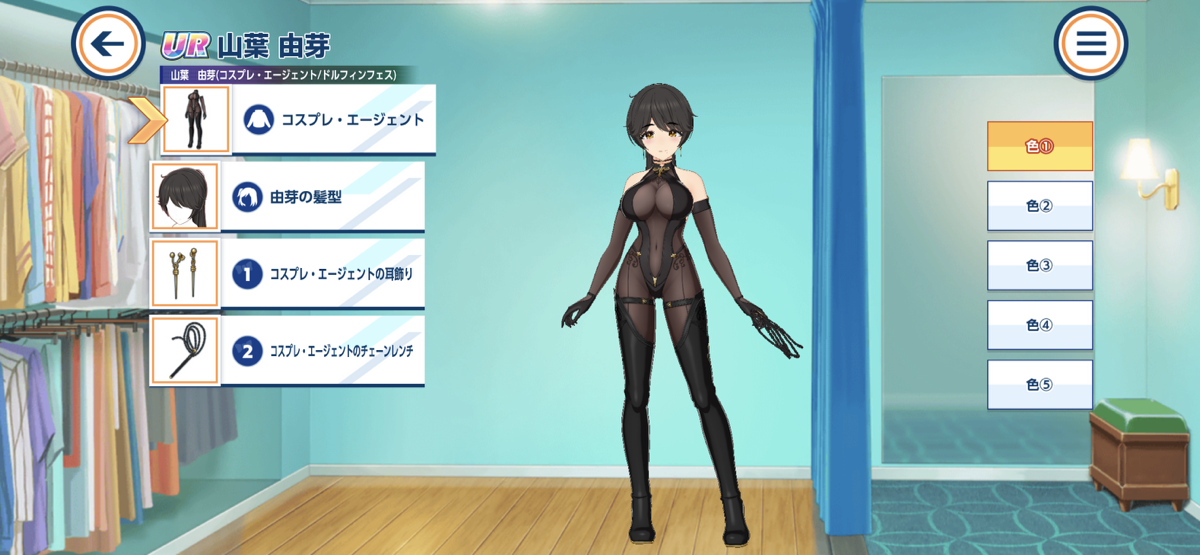Open the hamburger menu
Viewport: 1200px width, 555px height.
tap(1090, 43)
